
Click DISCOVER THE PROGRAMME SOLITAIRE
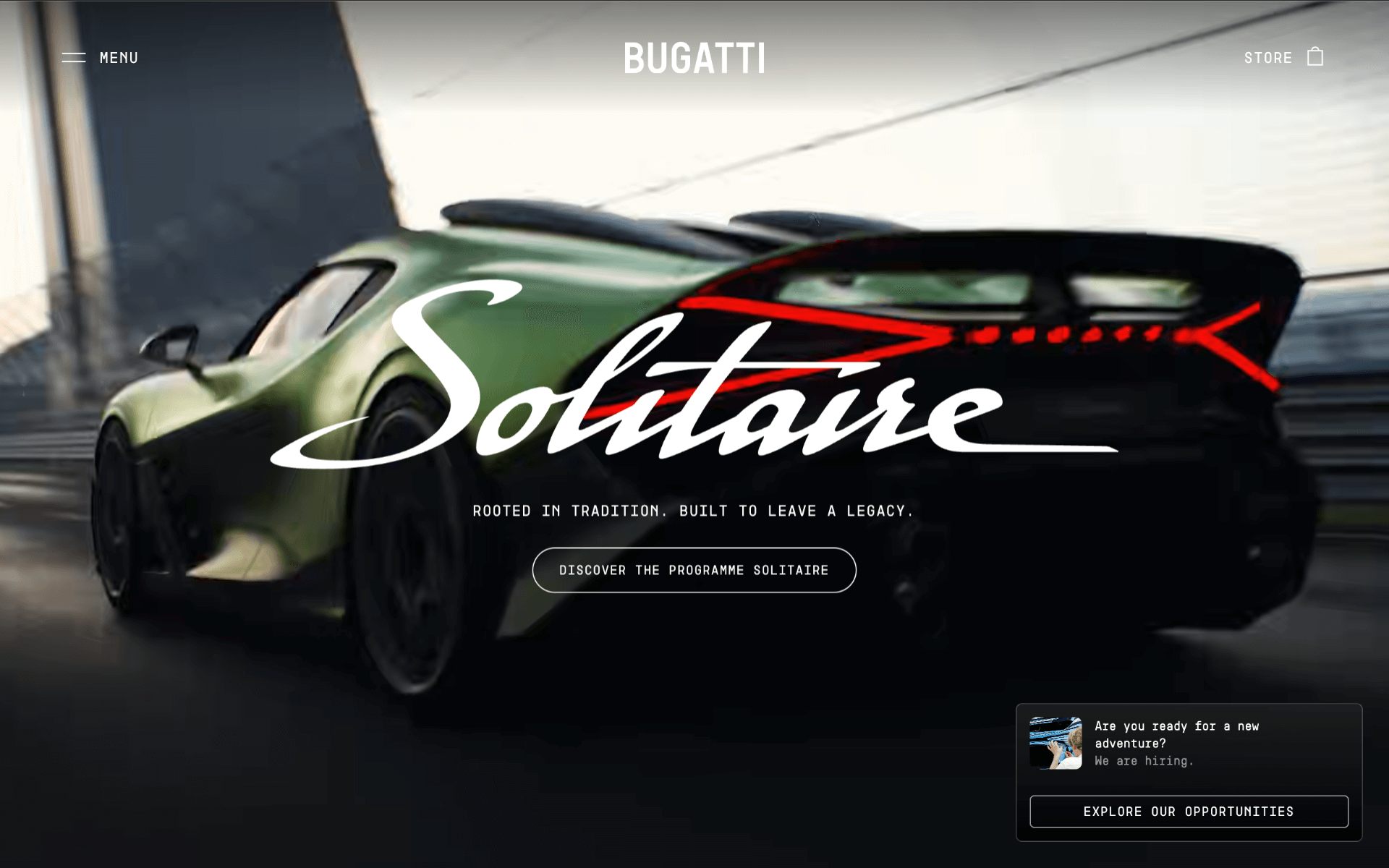point(694,570)
